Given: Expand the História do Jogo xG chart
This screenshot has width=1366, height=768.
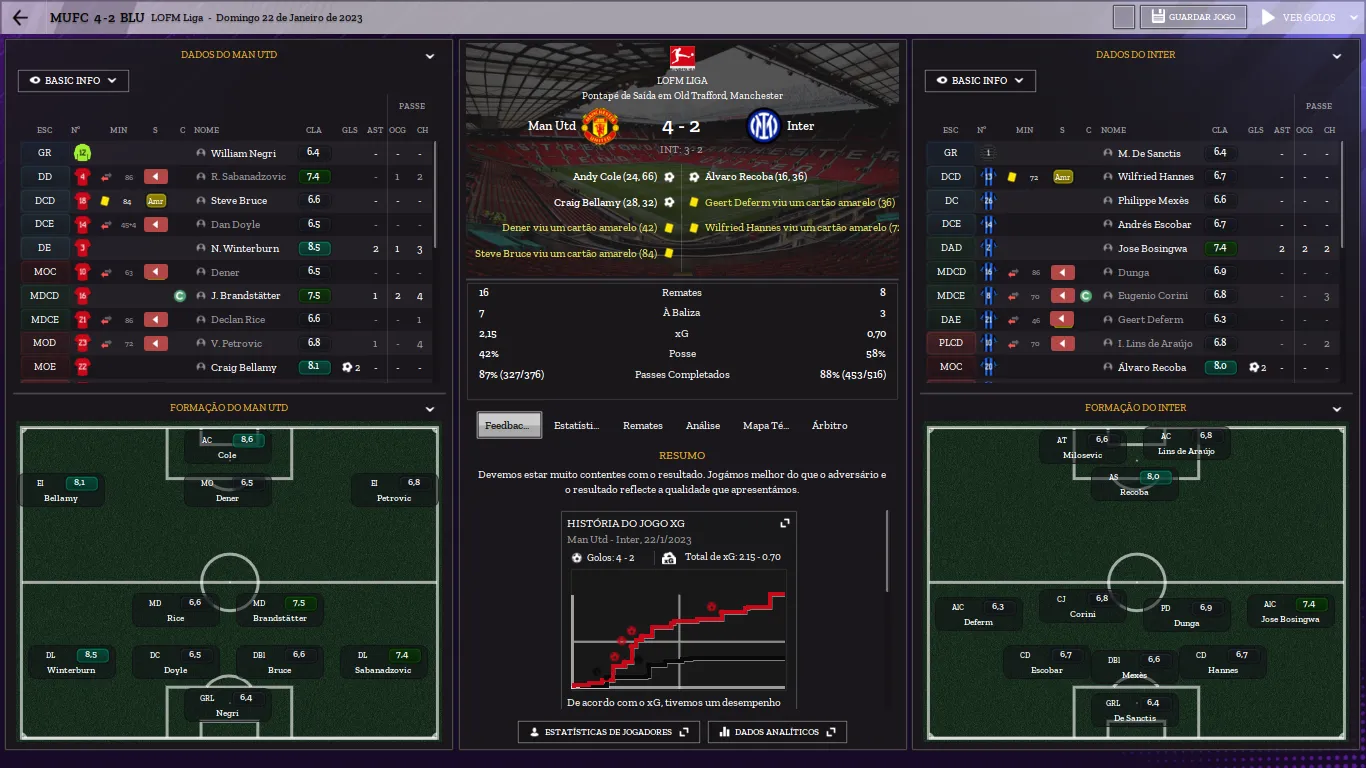Looking at the screenshot, I should click(785, 523).
